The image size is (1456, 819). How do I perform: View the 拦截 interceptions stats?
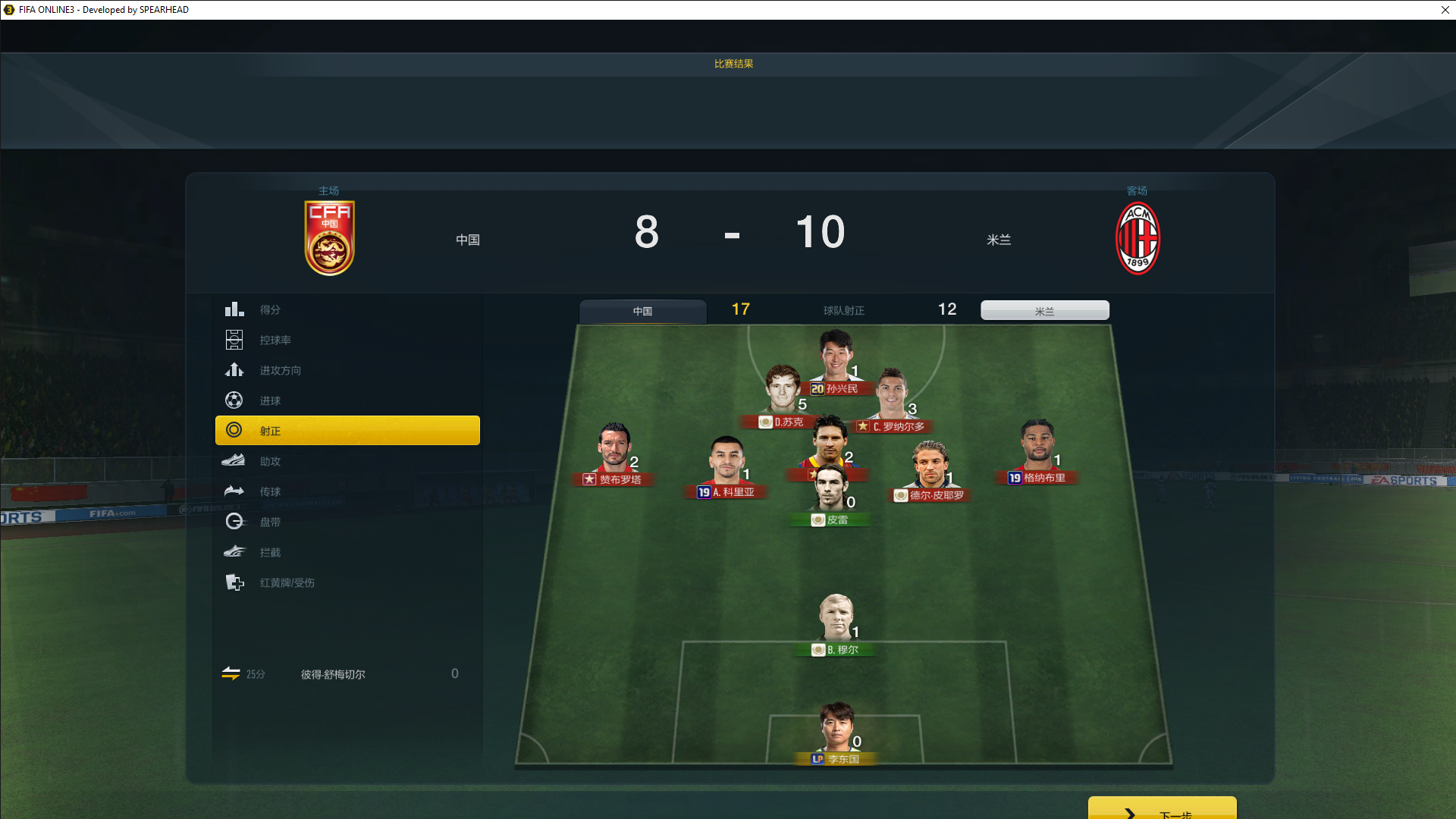point(270,552)
